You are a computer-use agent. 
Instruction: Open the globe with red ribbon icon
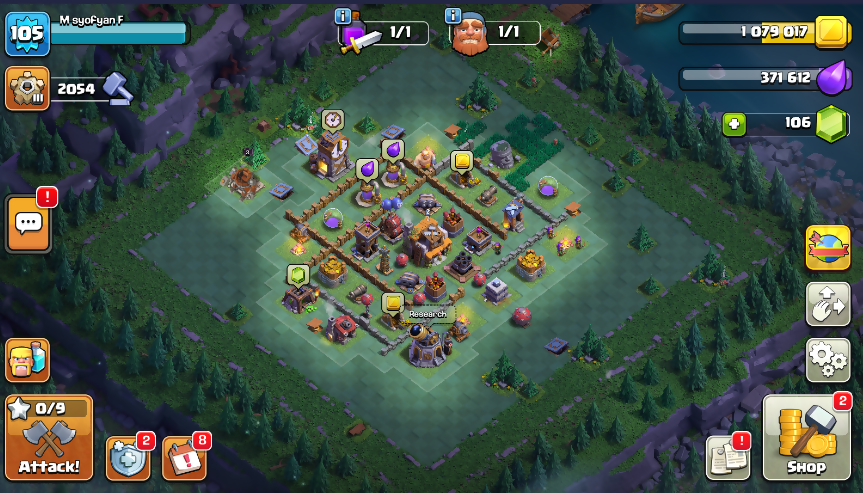(827, 248)
